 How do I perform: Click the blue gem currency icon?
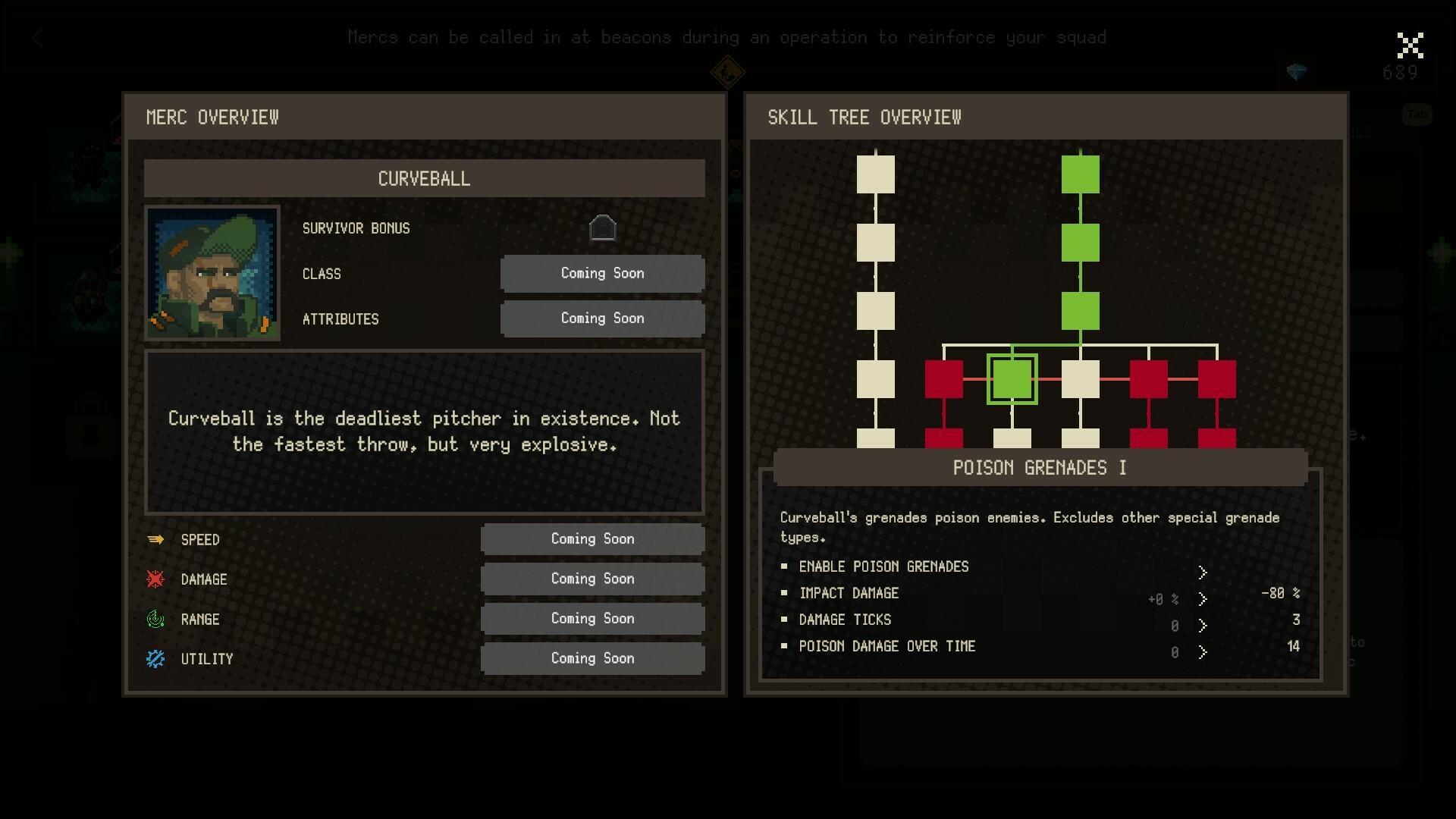1298,72
